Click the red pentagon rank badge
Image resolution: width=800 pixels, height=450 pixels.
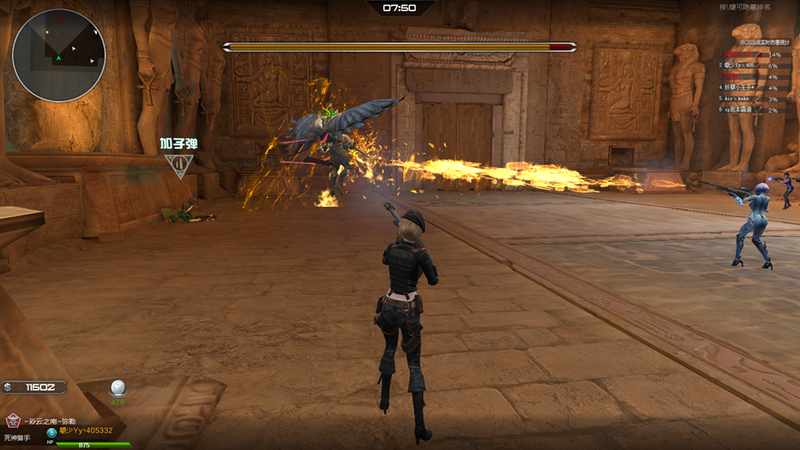pyautogui.click(x=13, y=421)
